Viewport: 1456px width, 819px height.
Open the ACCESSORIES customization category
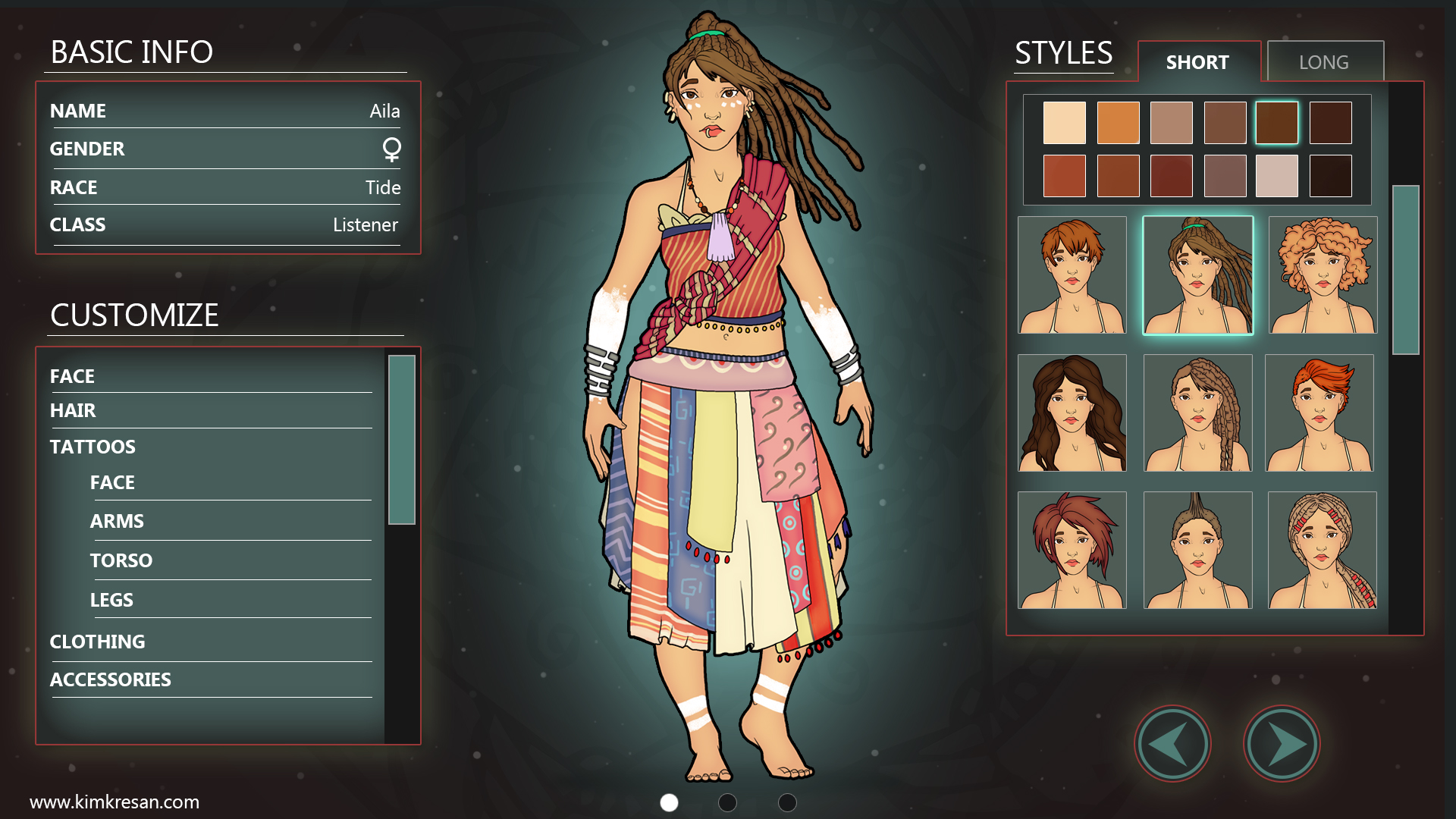pos(111,679)
